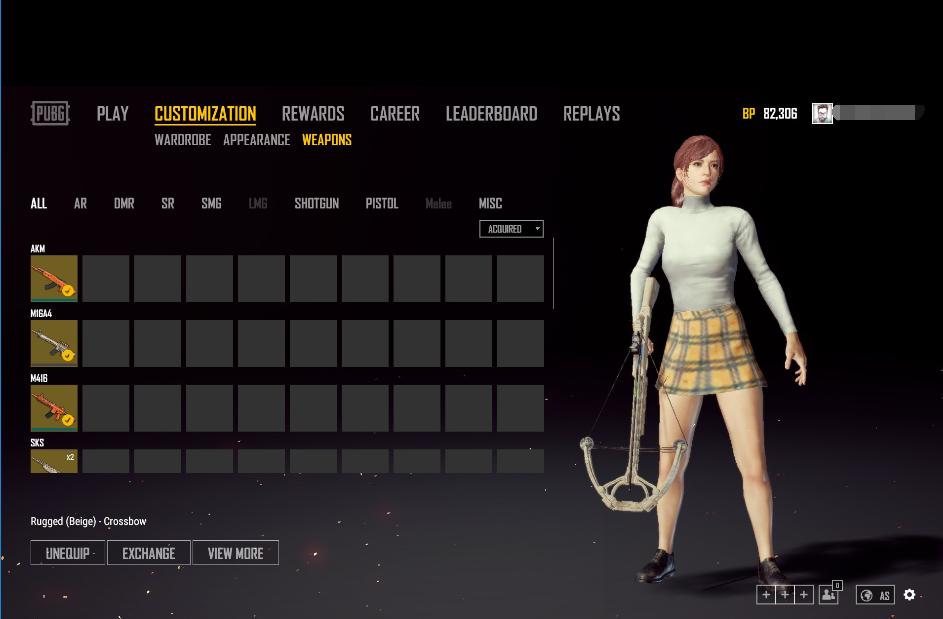This screenshot has width=943, height=619.
Task: Choose the Shotgun category
Action: click(316, 204)
